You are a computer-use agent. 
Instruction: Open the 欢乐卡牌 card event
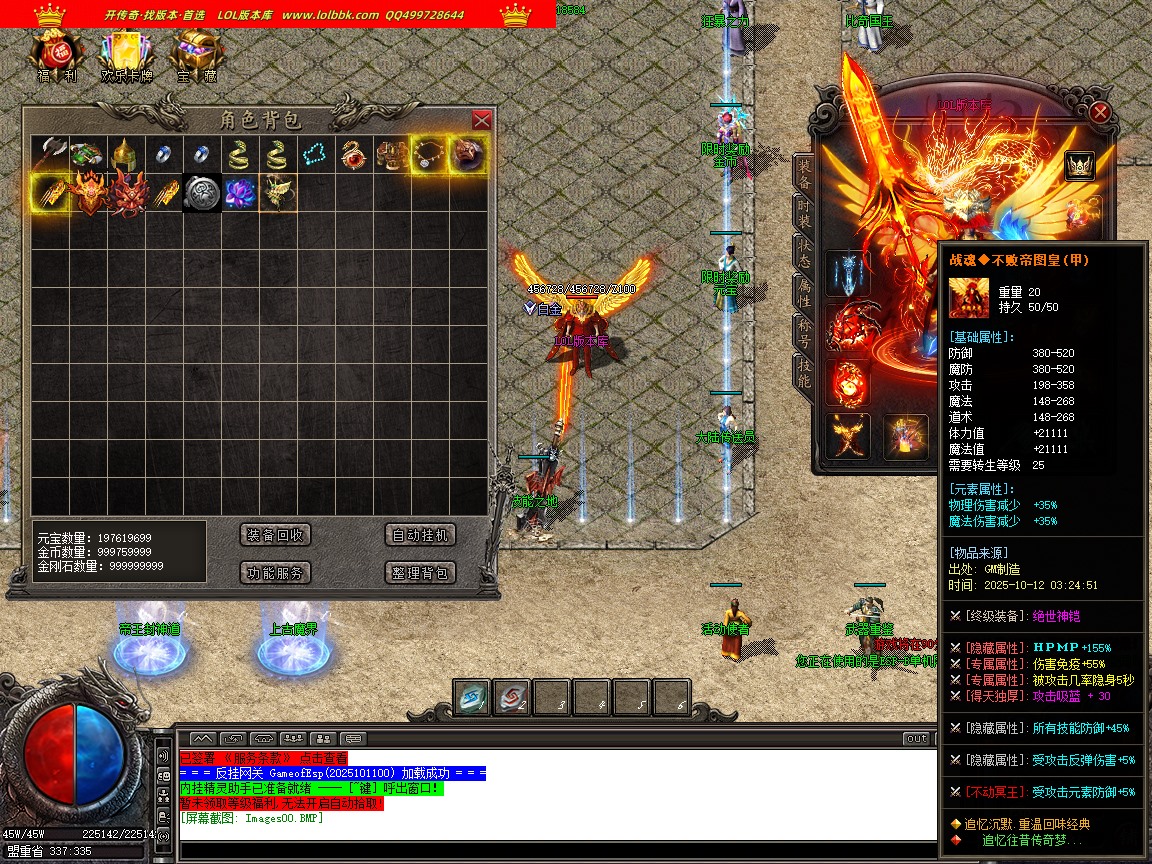(127, 56)
